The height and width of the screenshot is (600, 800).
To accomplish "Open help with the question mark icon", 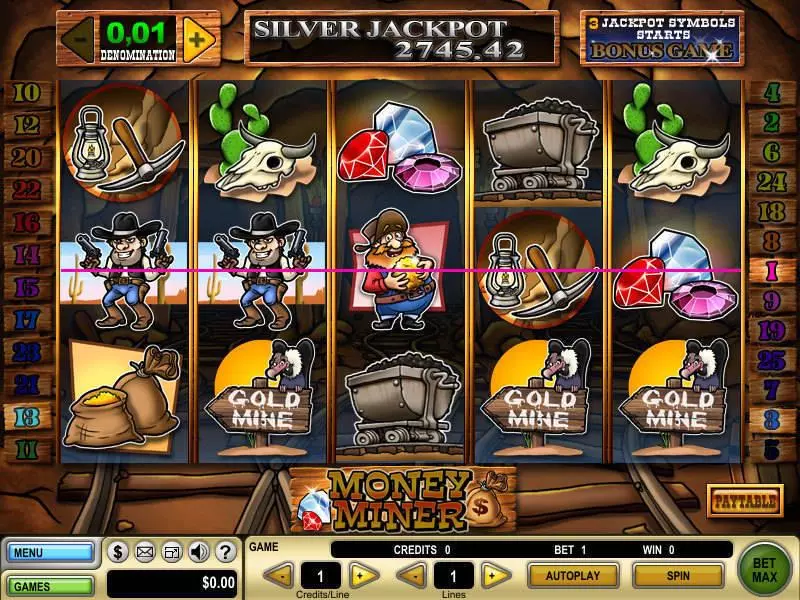I will pyautogui.click(x=225, y=551).
